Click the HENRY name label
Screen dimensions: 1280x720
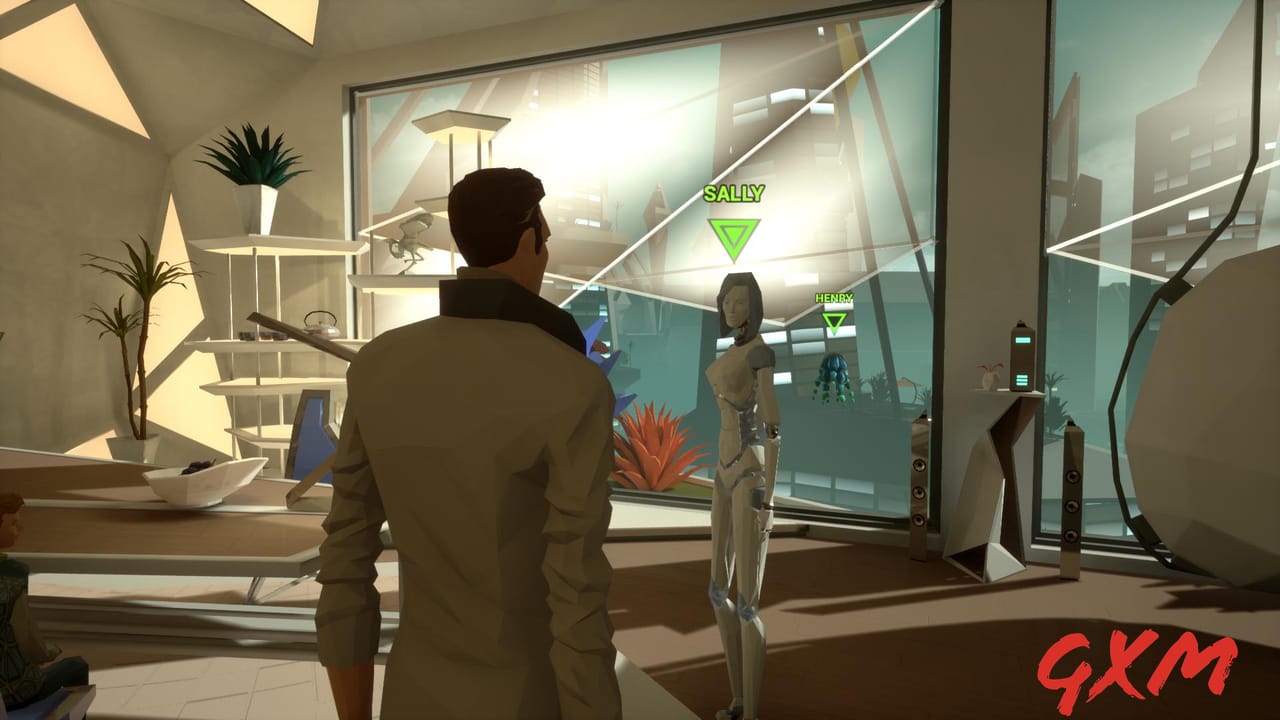pyautogui.click(x=832, y=298)
